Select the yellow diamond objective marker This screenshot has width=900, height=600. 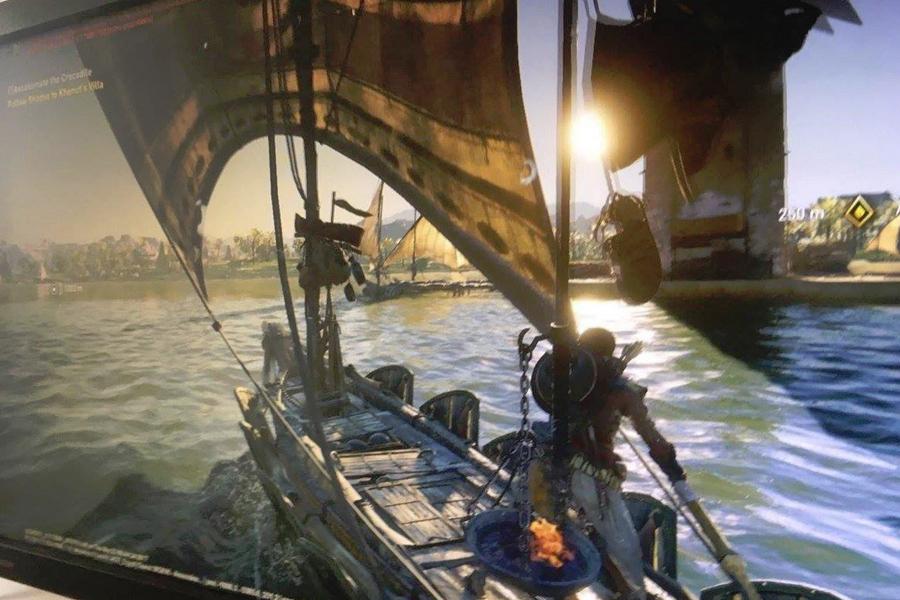858,211
